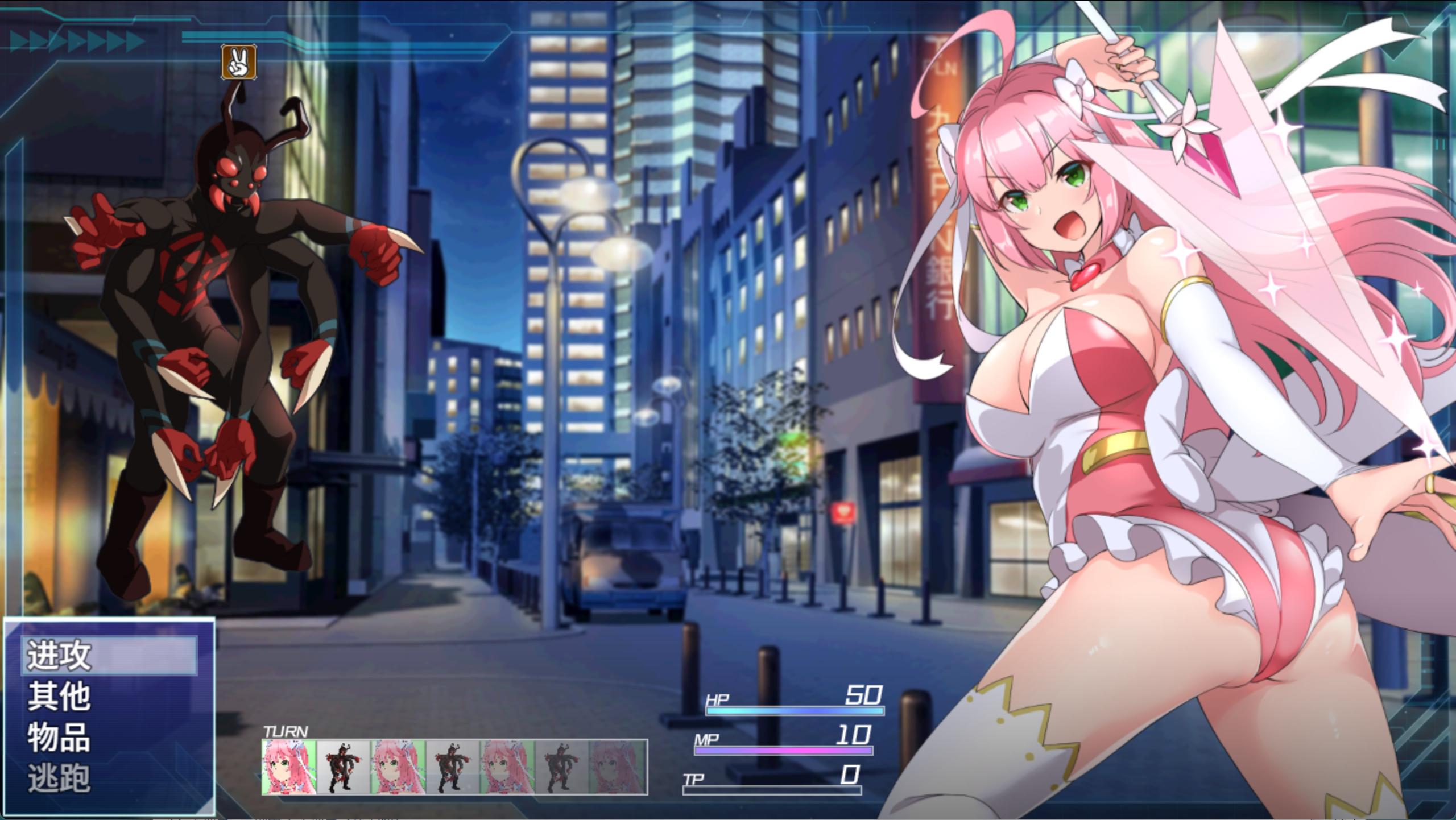Click the victory hand status icon
Image resolution: width=1456 pixels, height=820 pixels.
238,62
